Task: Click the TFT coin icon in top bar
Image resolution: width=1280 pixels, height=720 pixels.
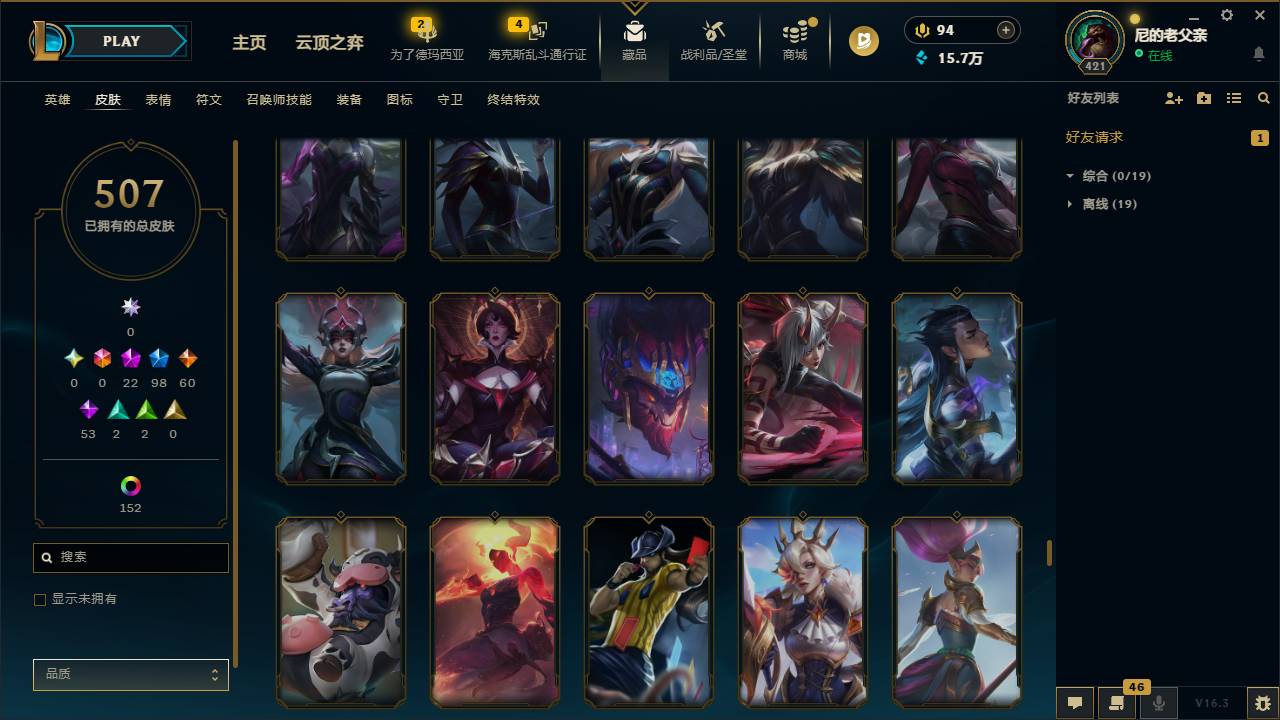Action: pyautogui.click(x=861, y=41)
